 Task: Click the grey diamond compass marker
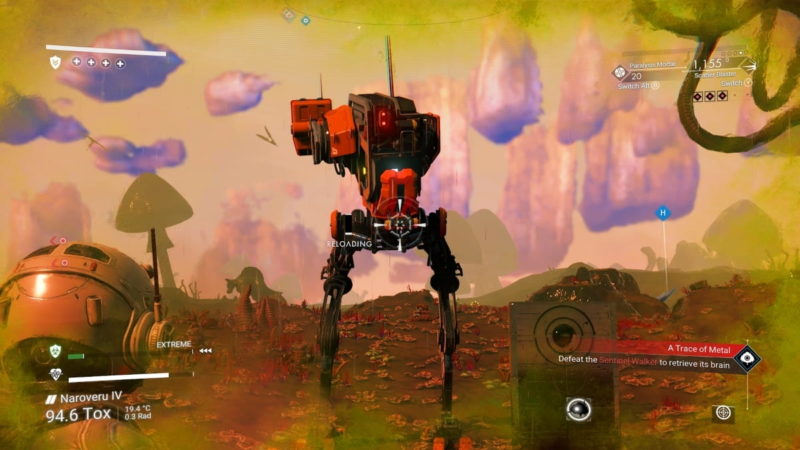pyautogui.click(x=288, y=15)
